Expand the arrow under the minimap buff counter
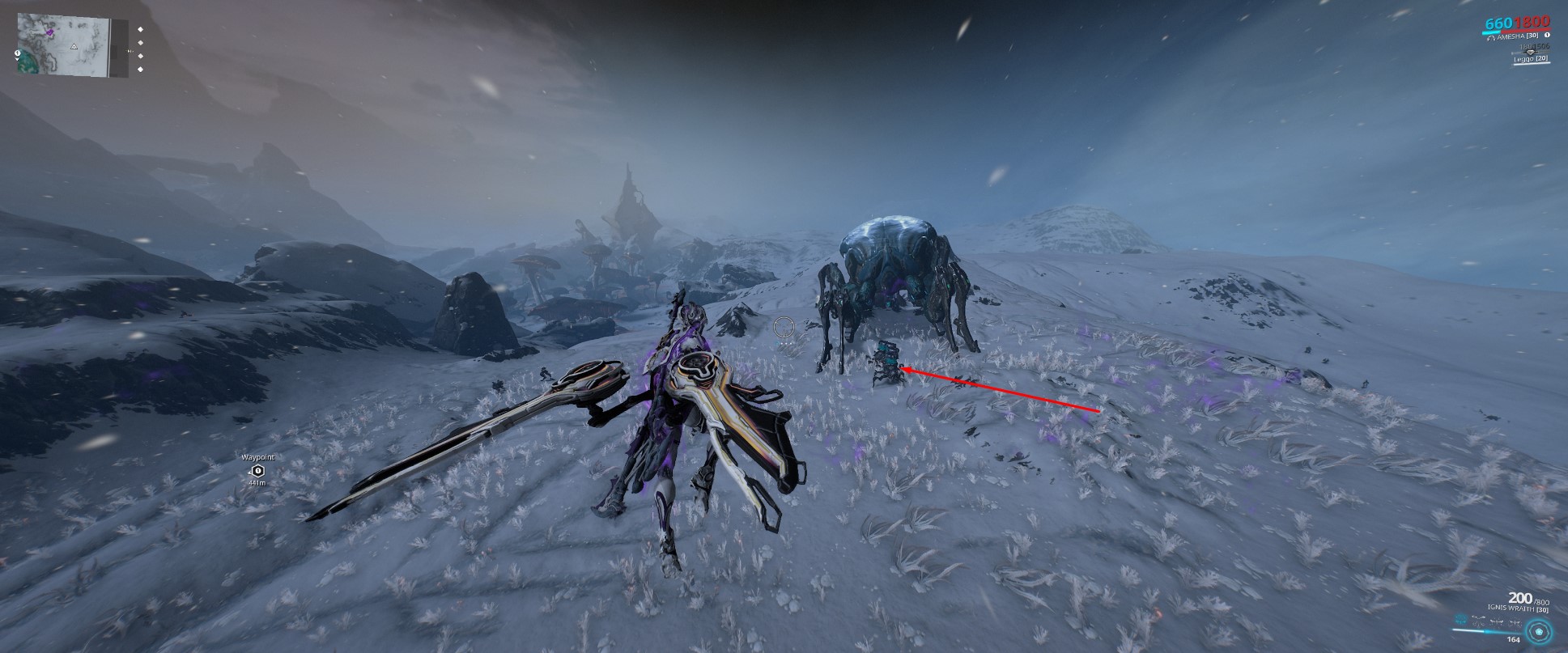The height and width of the screenshot is (653, 1568). [x=17, y=59]
